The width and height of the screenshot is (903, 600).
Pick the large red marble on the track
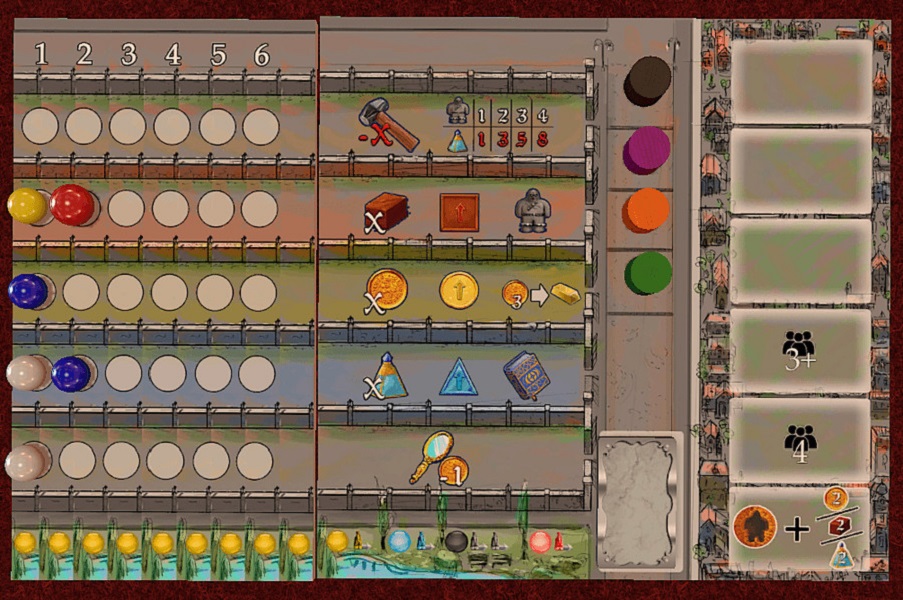pos(72,204)
